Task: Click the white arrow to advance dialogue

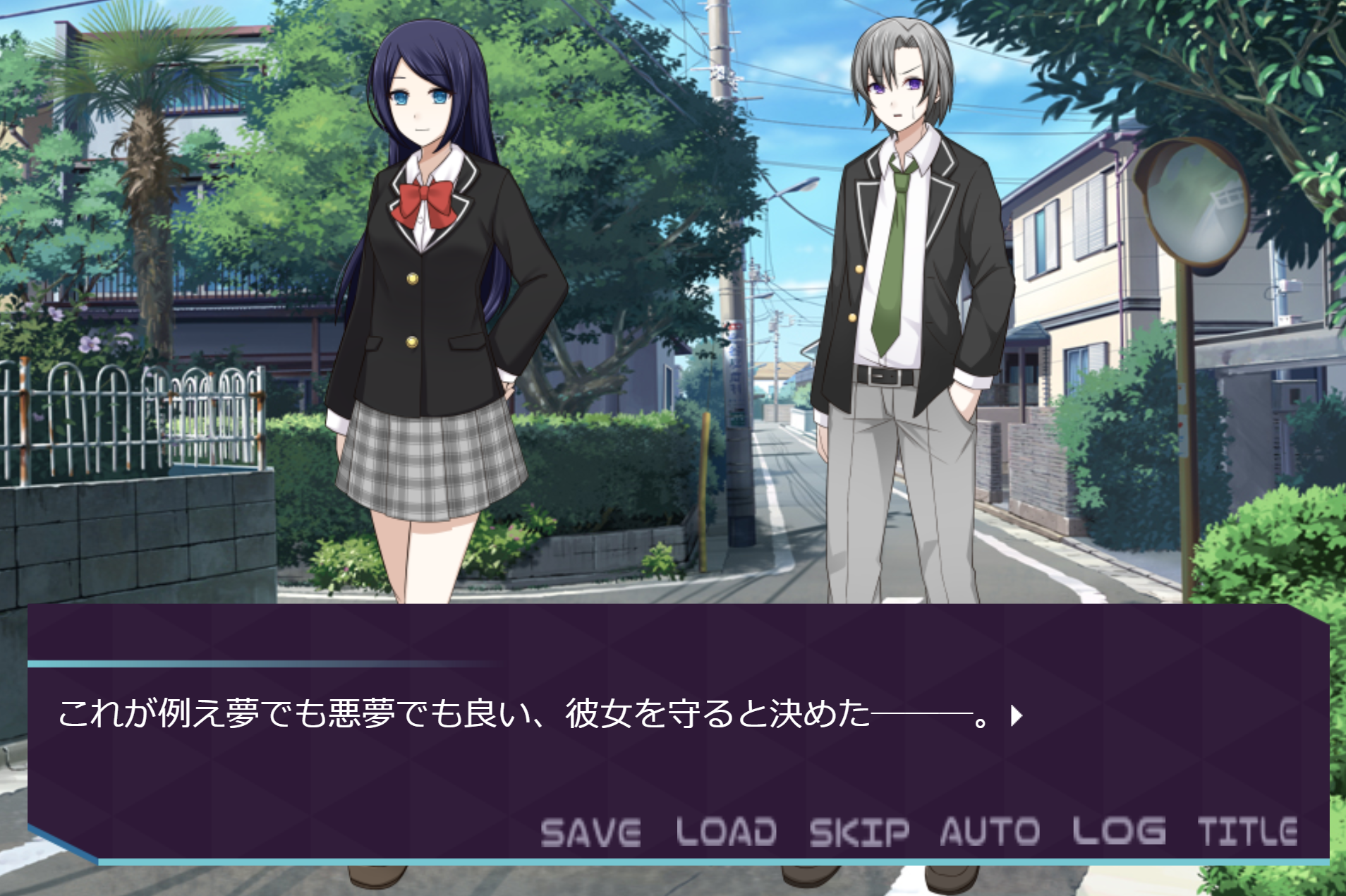Action: tap(1017, 716)
